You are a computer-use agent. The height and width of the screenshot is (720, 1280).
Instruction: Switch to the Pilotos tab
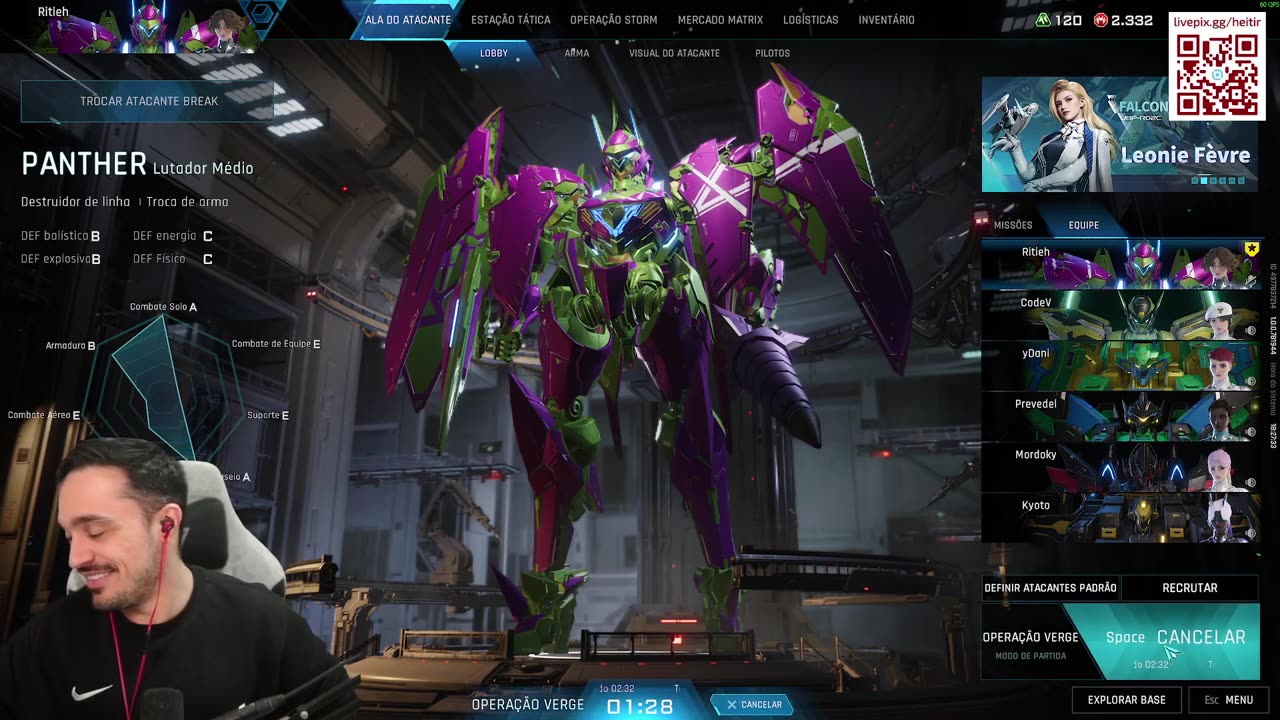pyautogui.click(x=772, y=53)
